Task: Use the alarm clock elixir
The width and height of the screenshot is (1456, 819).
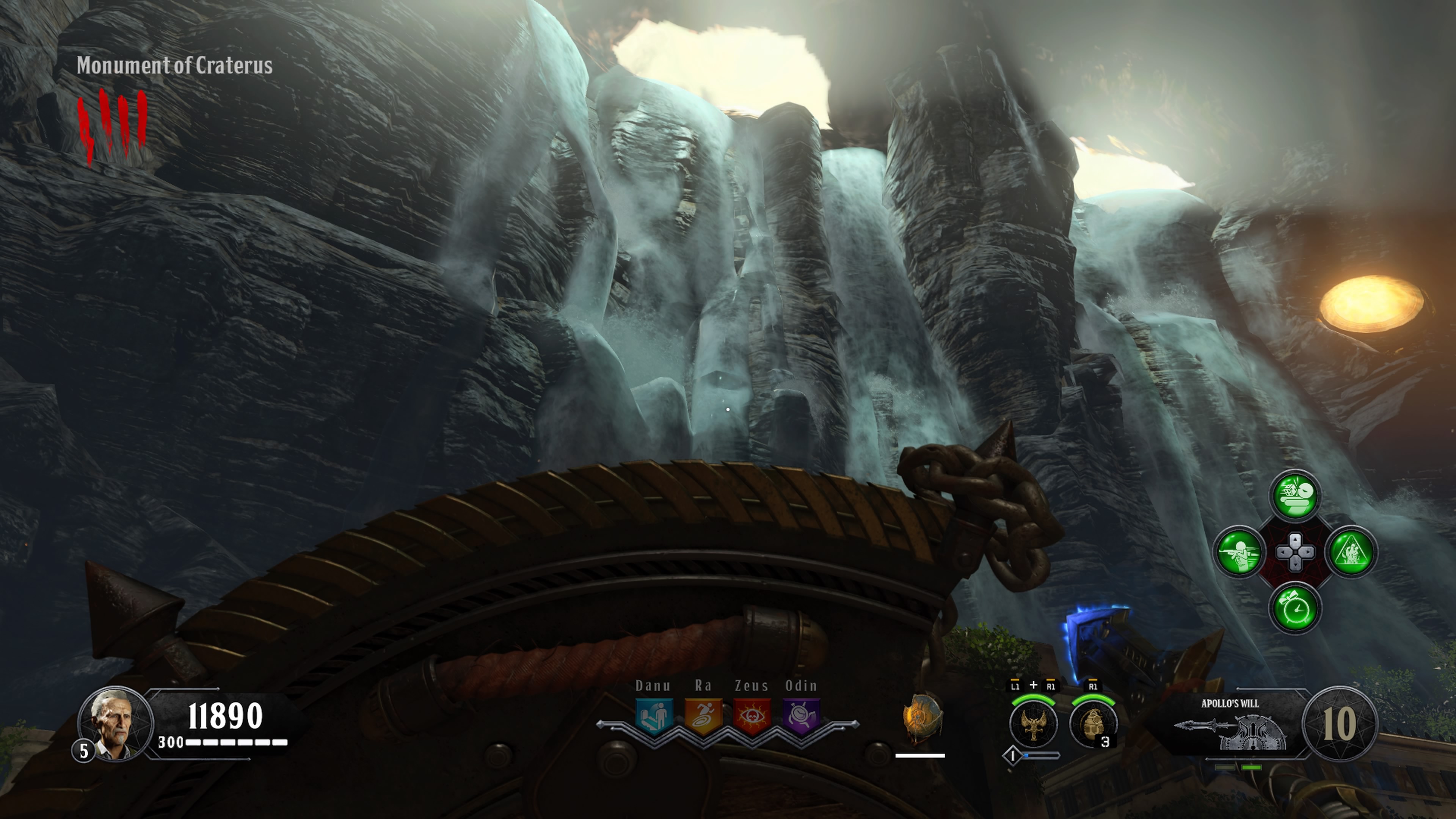Action: click(x=1295, y=607)
